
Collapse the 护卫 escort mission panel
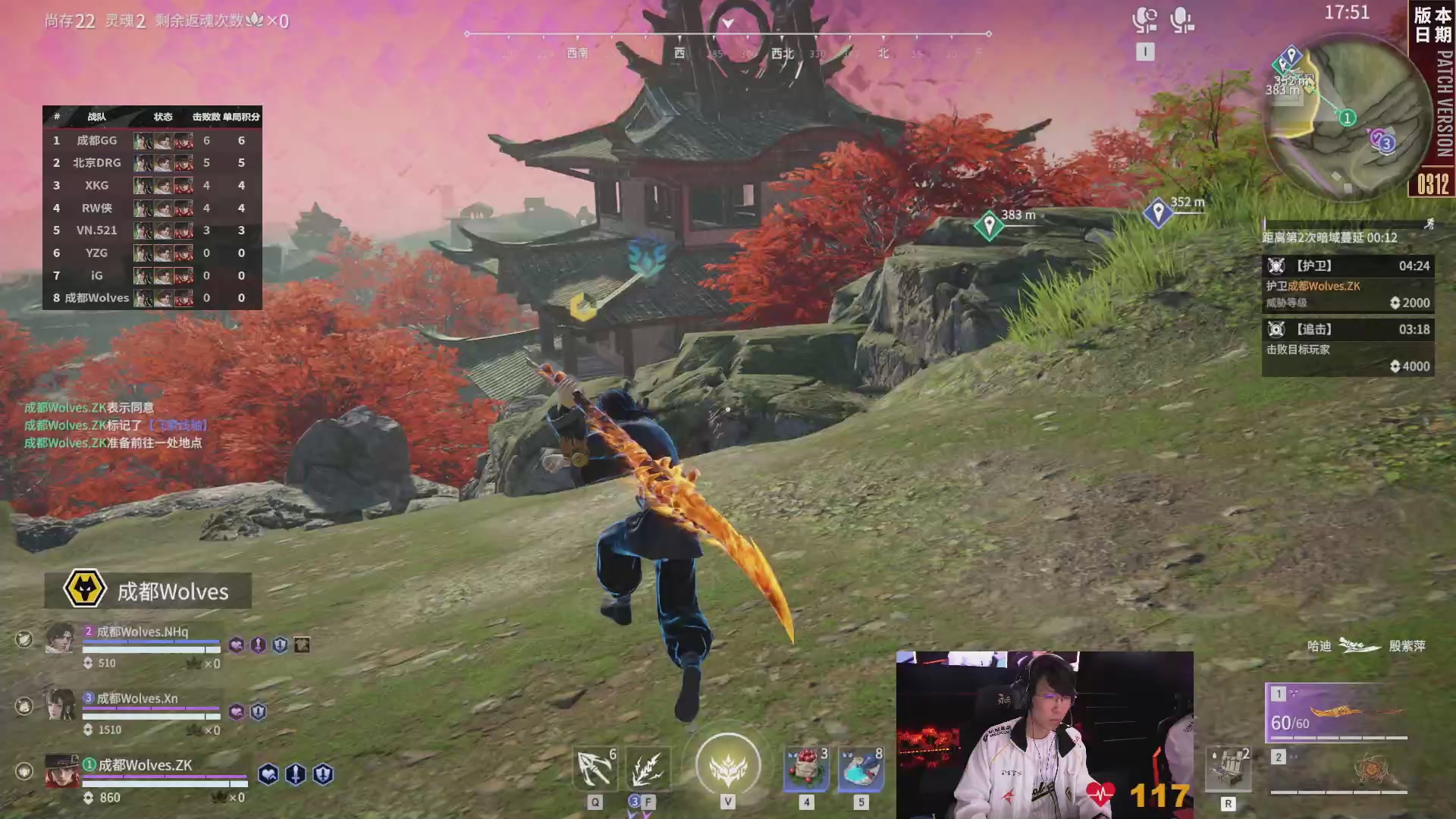[x=1348, y=266]
